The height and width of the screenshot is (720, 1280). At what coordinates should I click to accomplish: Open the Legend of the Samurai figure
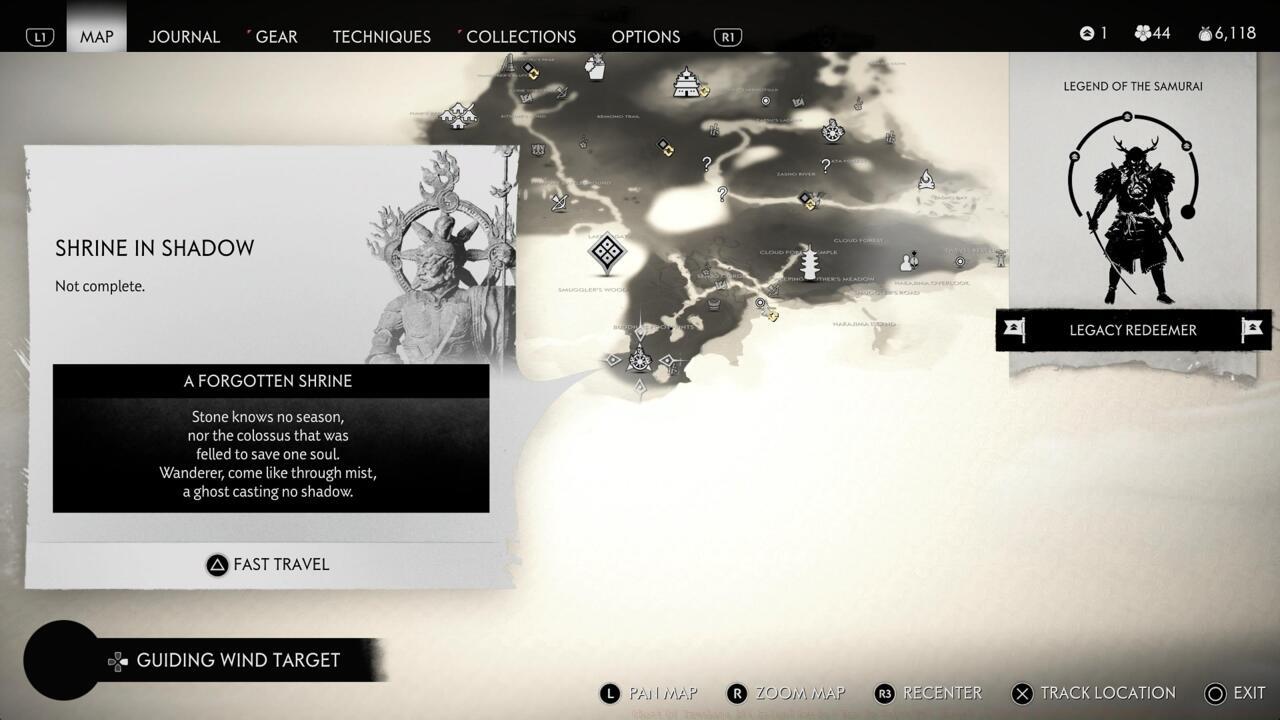pos(1132,210)
